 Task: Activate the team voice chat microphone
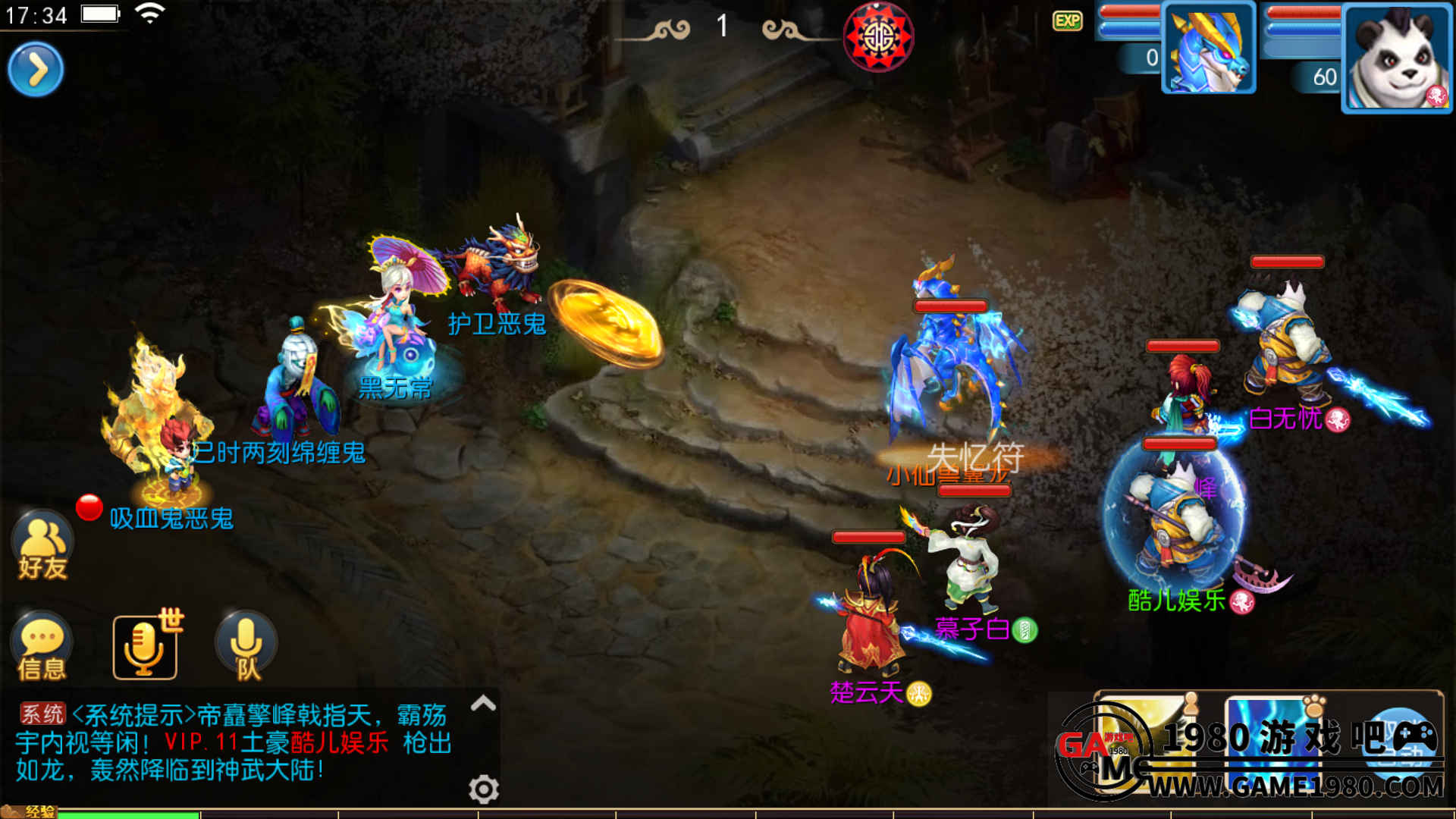click(246, 646)
